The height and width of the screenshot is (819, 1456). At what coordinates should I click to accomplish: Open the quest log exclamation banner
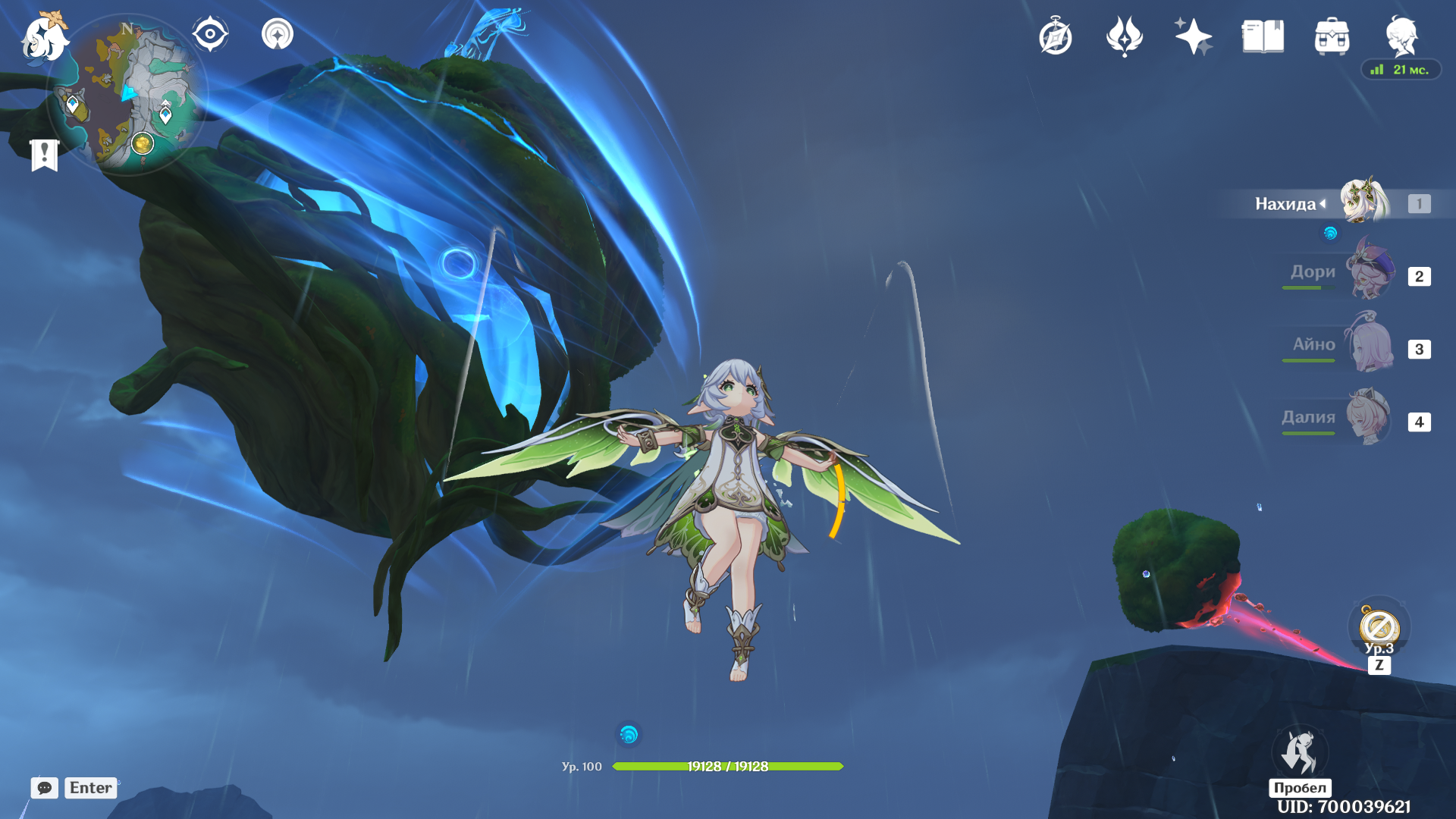point(45,155)
